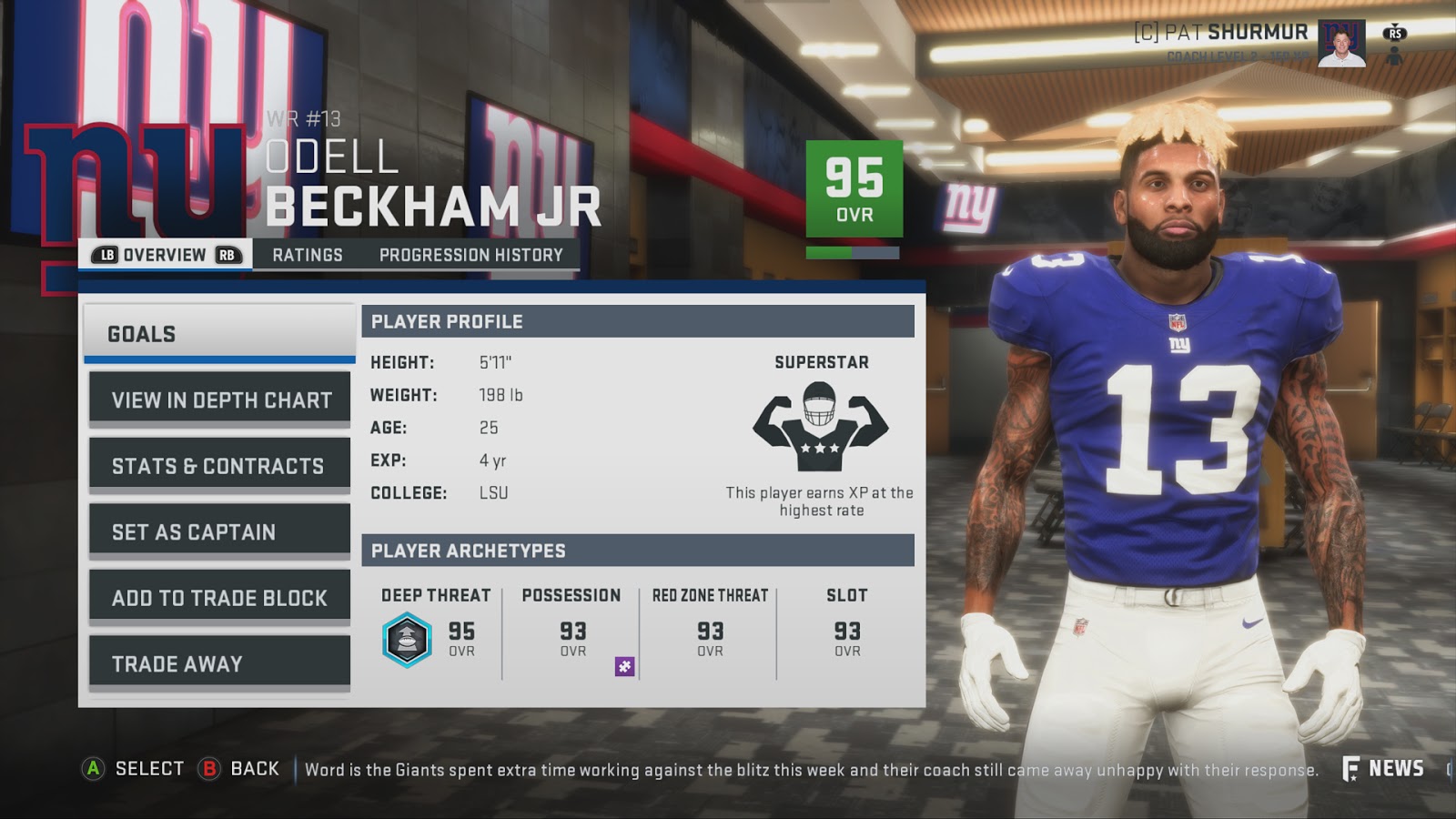Open the Goals panel
This screenshot has width=1456, height=819.
218,334
